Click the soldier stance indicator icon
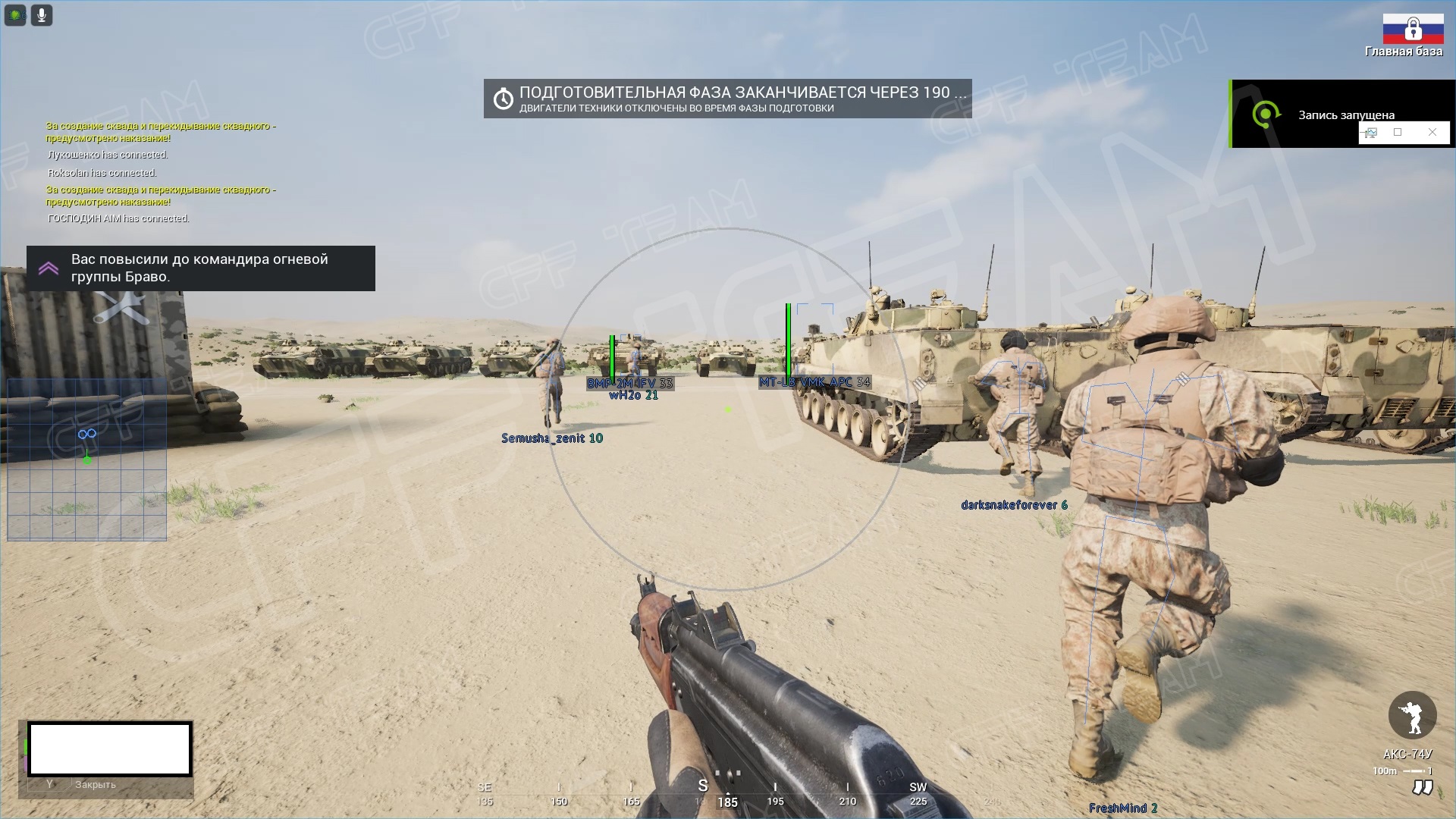Viewport: 1456px width, 819px height. point(1412,715)
